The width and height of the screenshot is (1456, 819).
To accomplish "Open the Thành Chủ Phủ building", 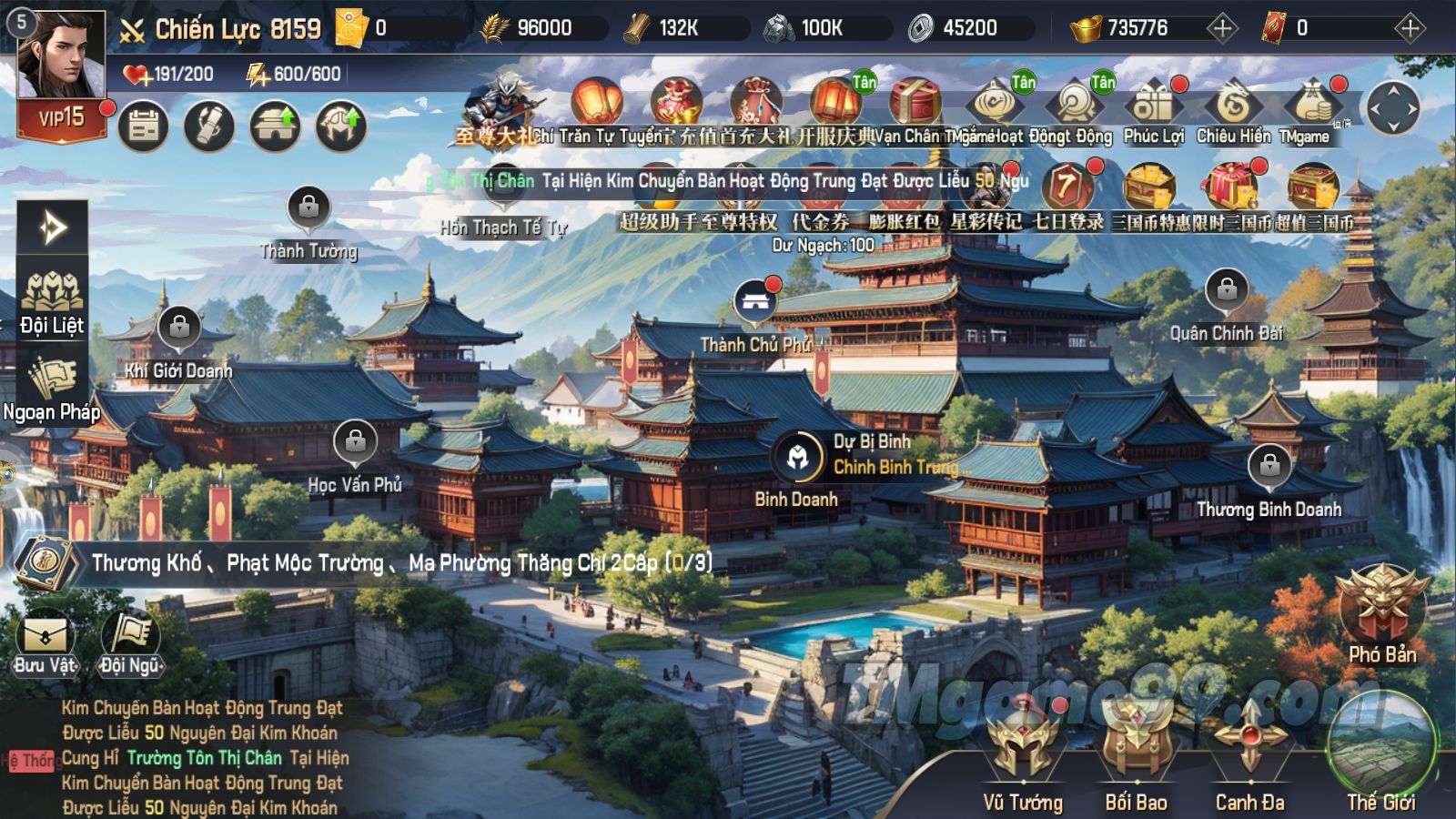I will 754,305.
